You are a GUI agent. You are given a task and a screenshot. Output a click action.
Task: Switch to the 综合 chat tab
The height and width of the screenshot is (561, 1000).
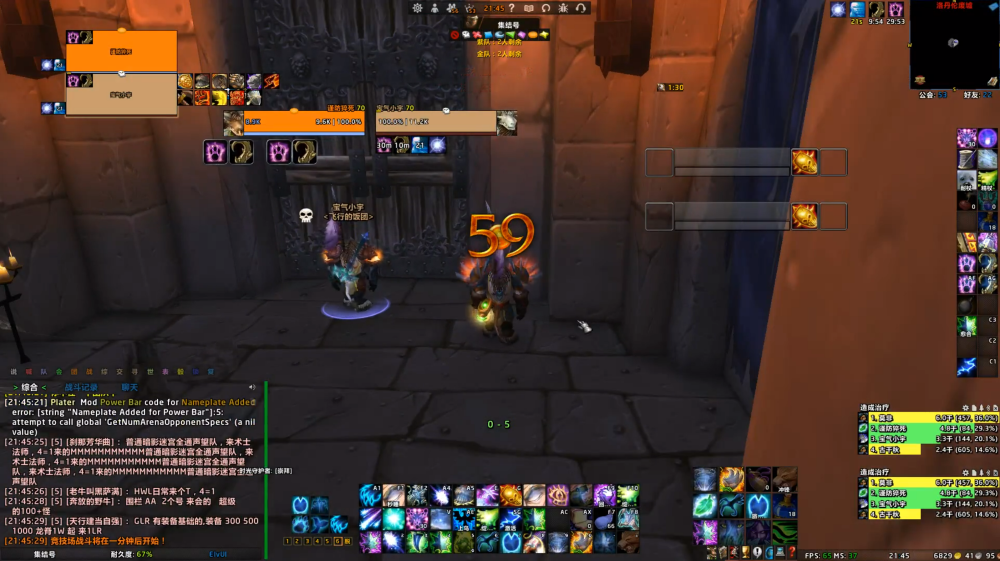click(30, 387)
